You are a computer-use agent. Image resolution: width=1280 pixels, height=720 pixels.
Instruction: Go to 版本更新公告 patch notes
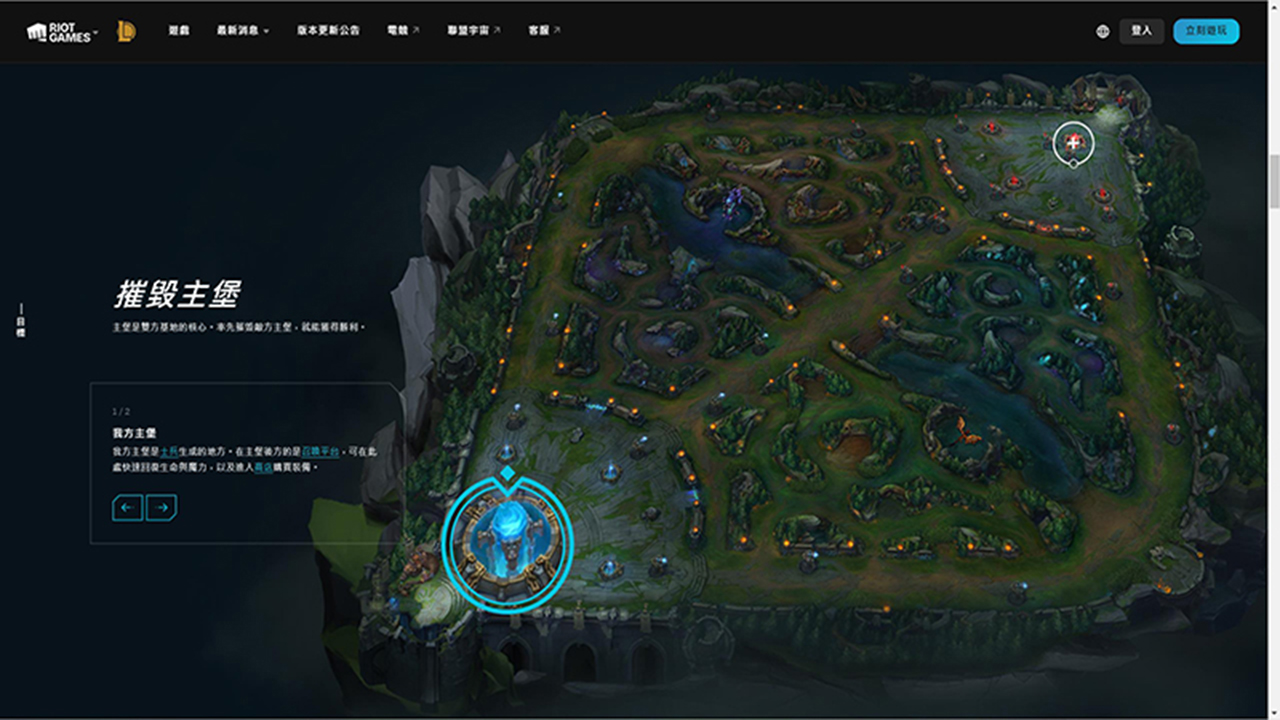click(328, 31)
